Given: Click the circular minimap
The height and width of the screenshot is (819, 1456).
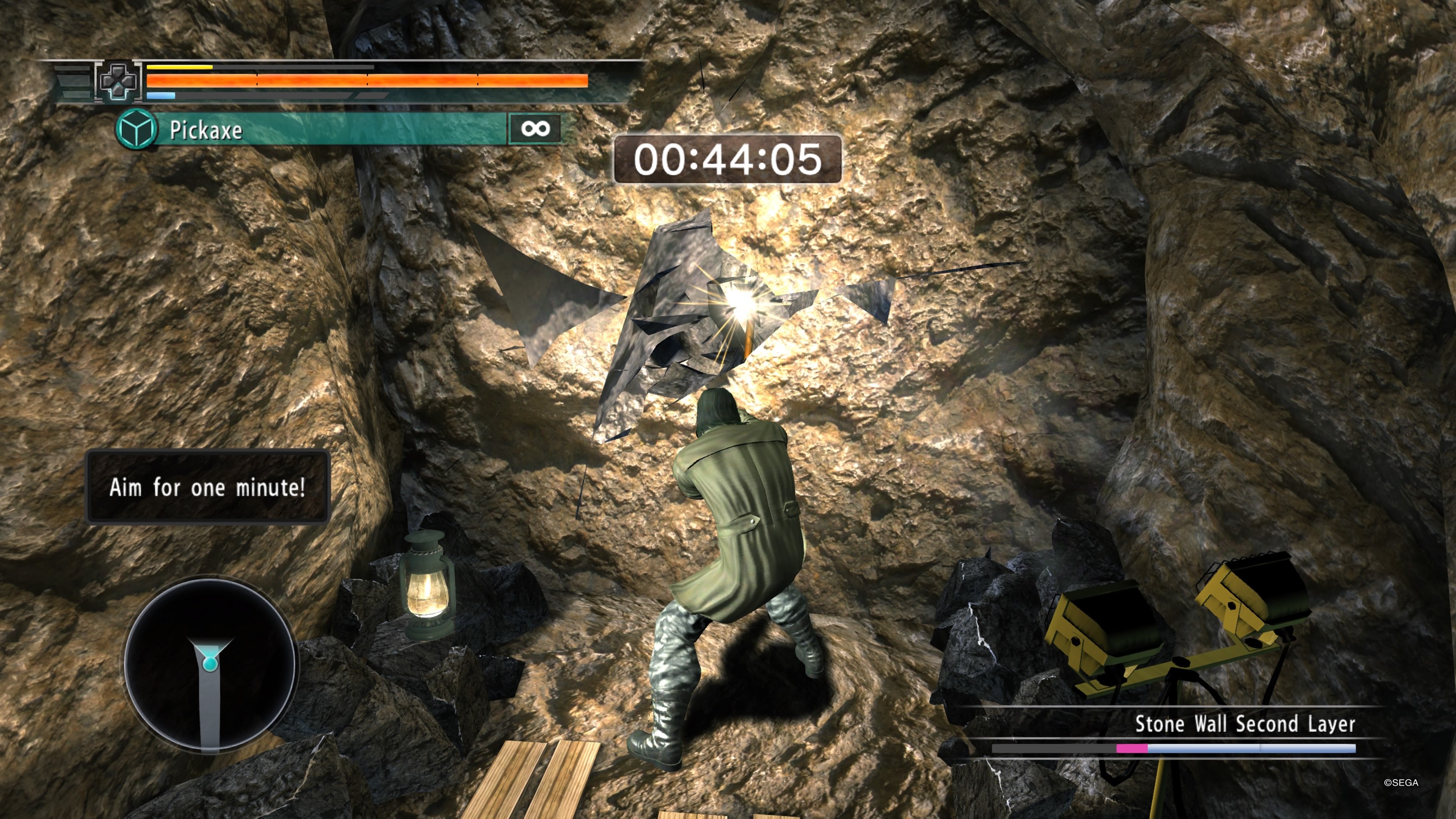Looking at the screenshot, I should (210, 665).
